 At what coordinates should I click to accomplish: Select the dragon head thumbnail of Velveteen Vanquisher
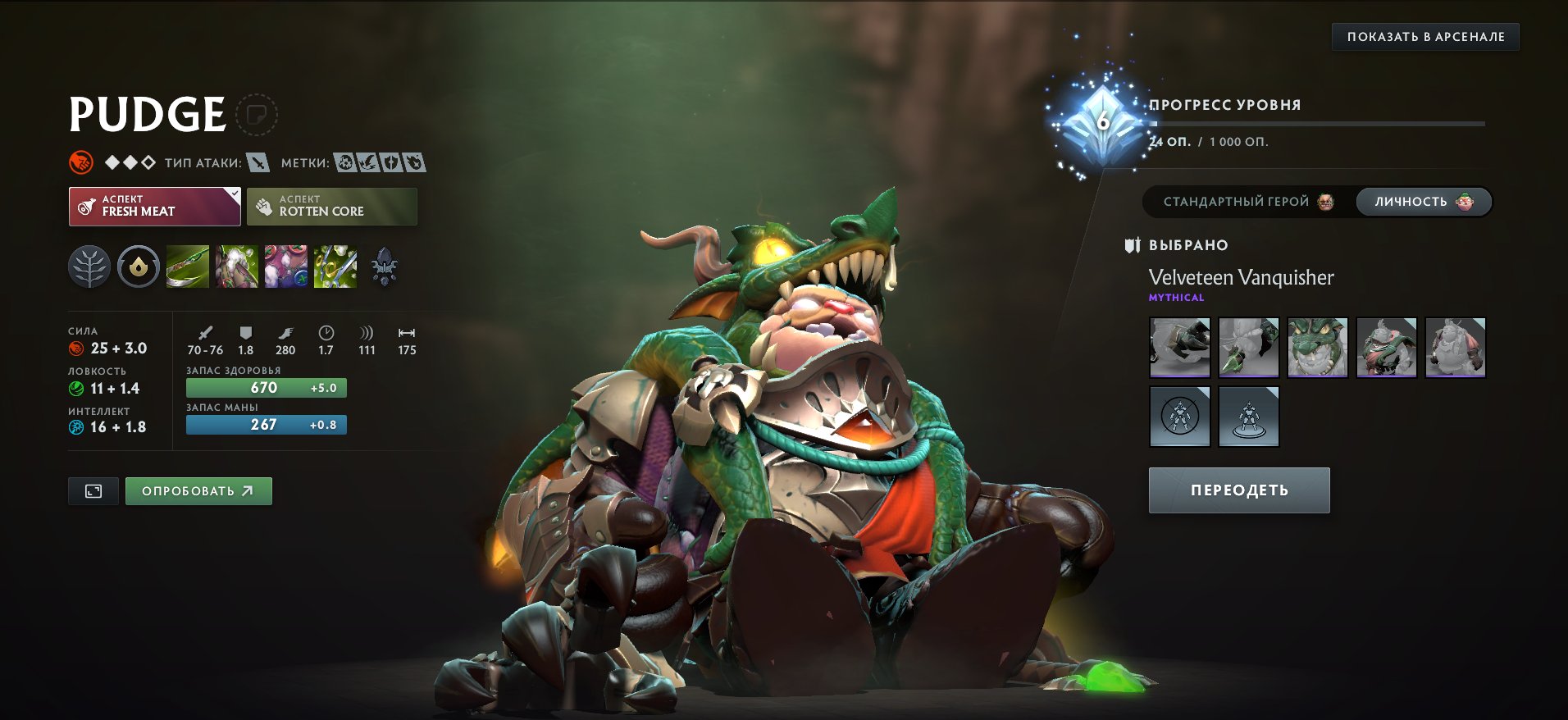tap(1318, 347)
